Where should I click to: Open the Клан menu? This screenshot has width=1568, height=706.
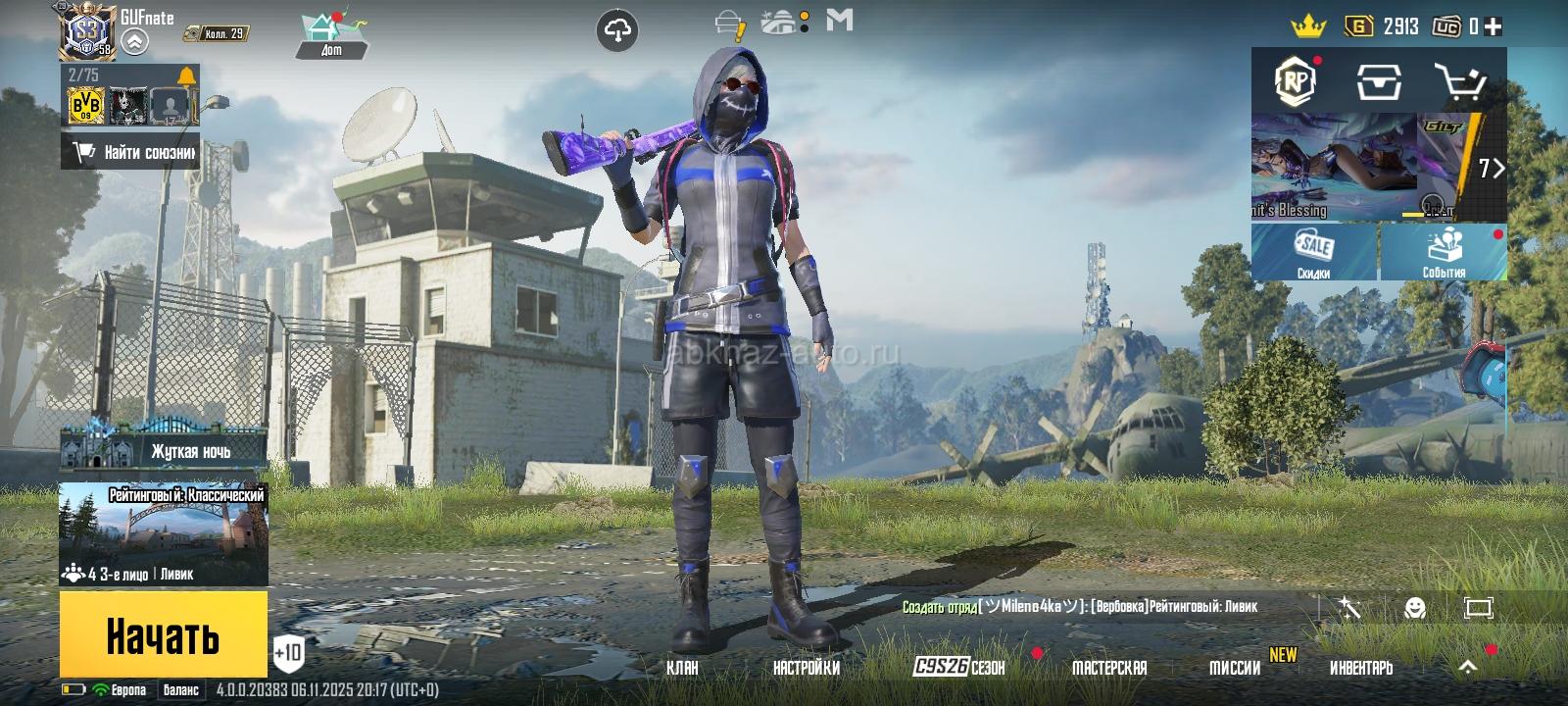682,668
